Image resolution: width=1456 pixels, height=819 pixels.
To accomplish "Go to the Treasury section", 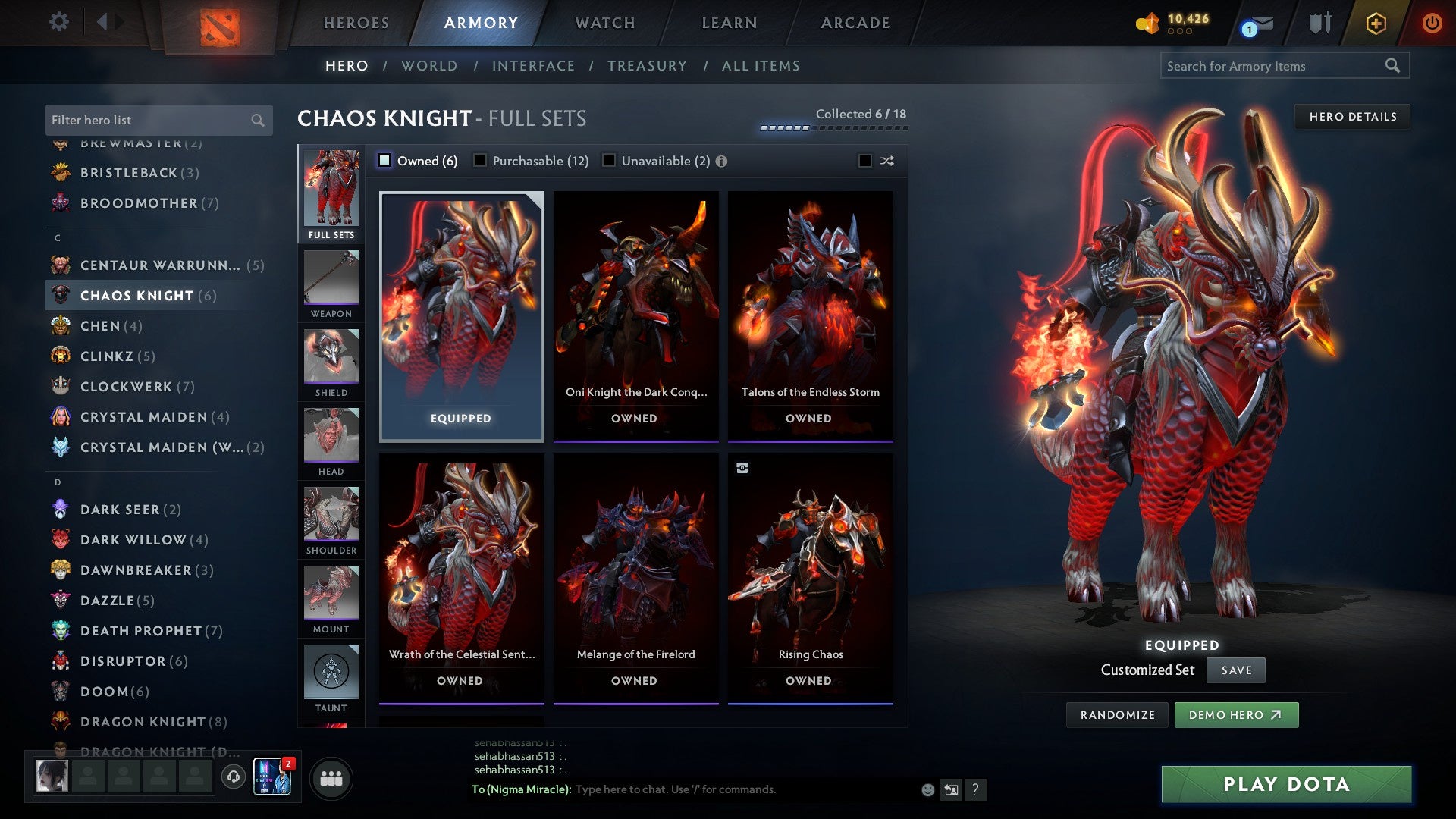I will click(x=647, y=66).
